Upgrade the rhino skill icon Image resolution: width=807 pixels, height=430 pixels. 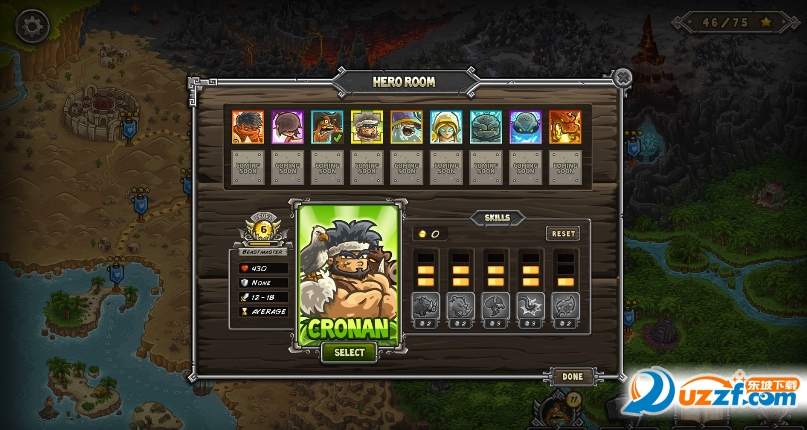click(461, 304)
